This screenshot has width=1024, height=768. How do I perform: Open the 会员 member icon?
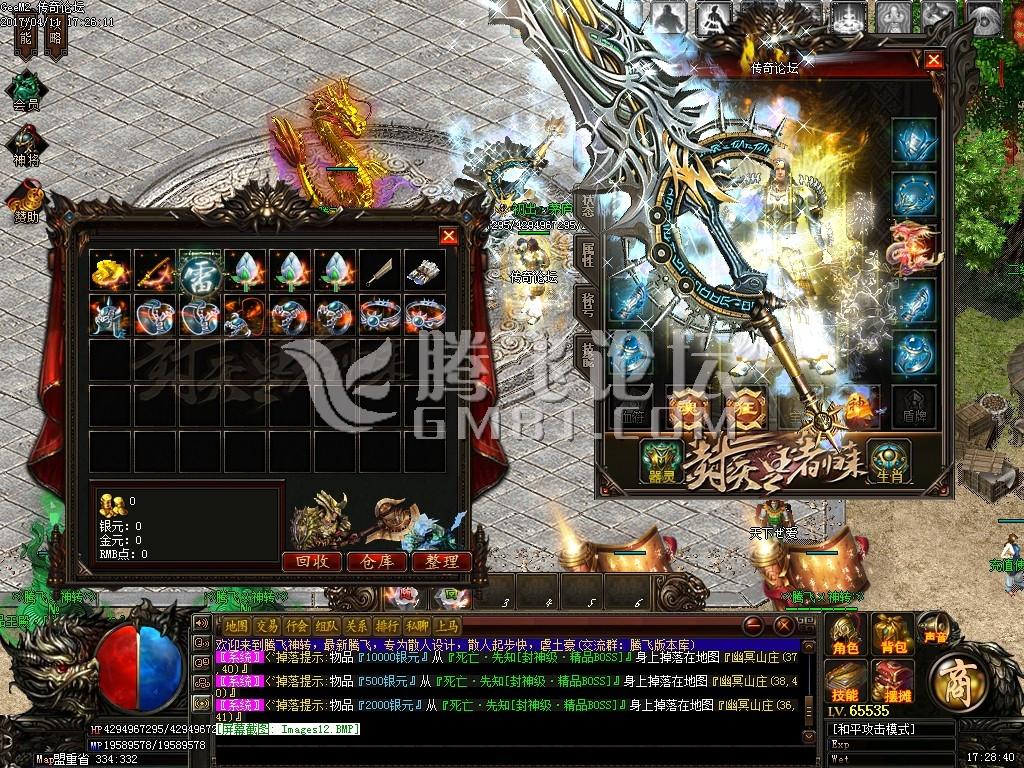[x=26, y=89]
